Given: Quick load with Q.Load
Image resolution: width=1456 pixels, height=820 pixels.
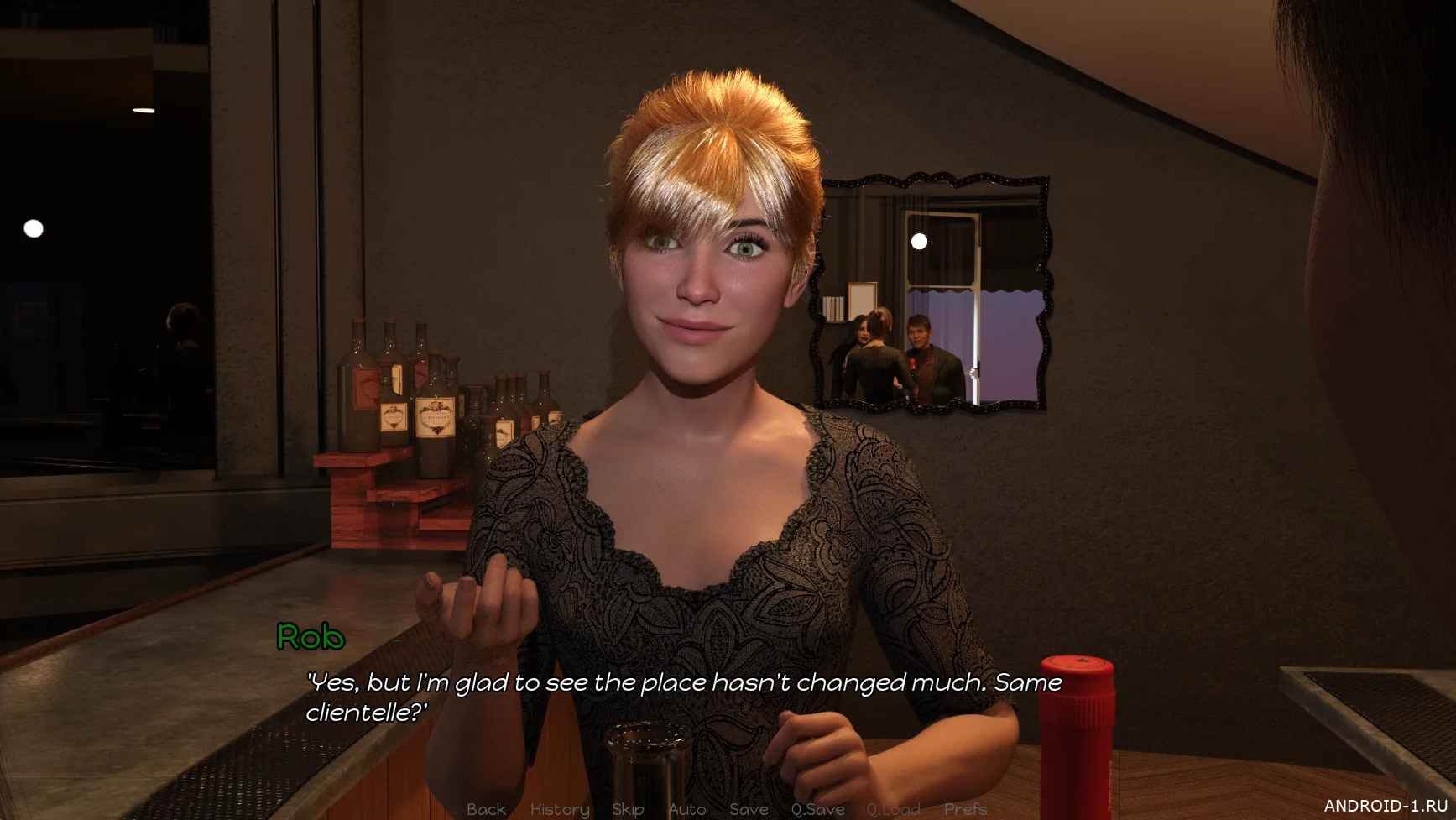Looking at the screenshot, I should (x=894, y=809).
